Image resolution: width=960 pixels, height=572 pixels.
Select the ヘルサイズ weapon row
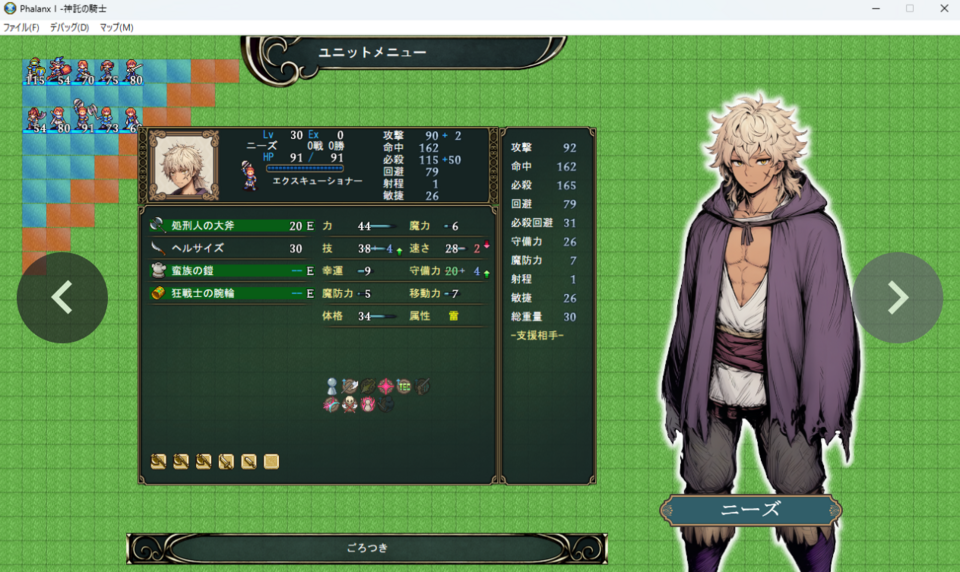pos(232,248)
